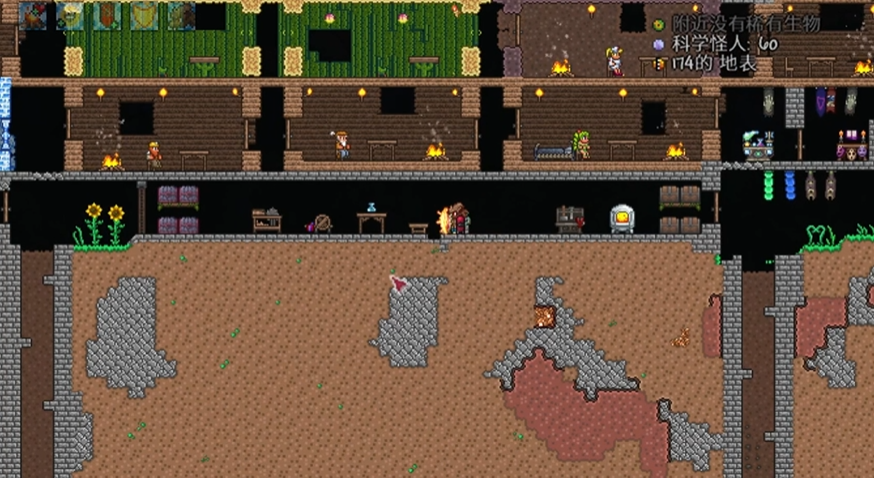
Task: Select the Happy sunflower buff icon
Action: point(70,15)
